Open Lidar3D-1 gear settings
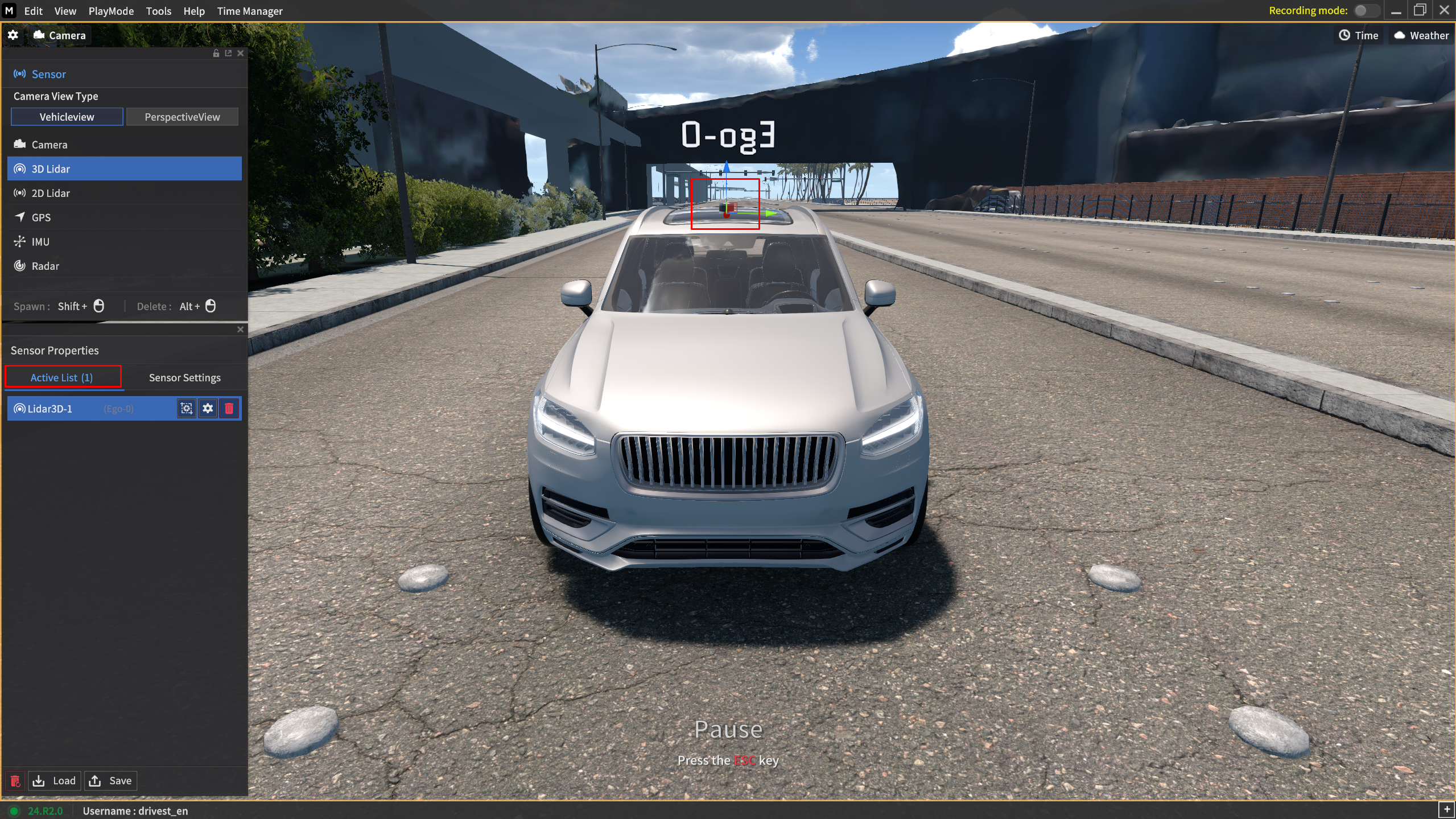This screenshot has height=819, width=1456. pyautogui.click(x=208, y=409)
